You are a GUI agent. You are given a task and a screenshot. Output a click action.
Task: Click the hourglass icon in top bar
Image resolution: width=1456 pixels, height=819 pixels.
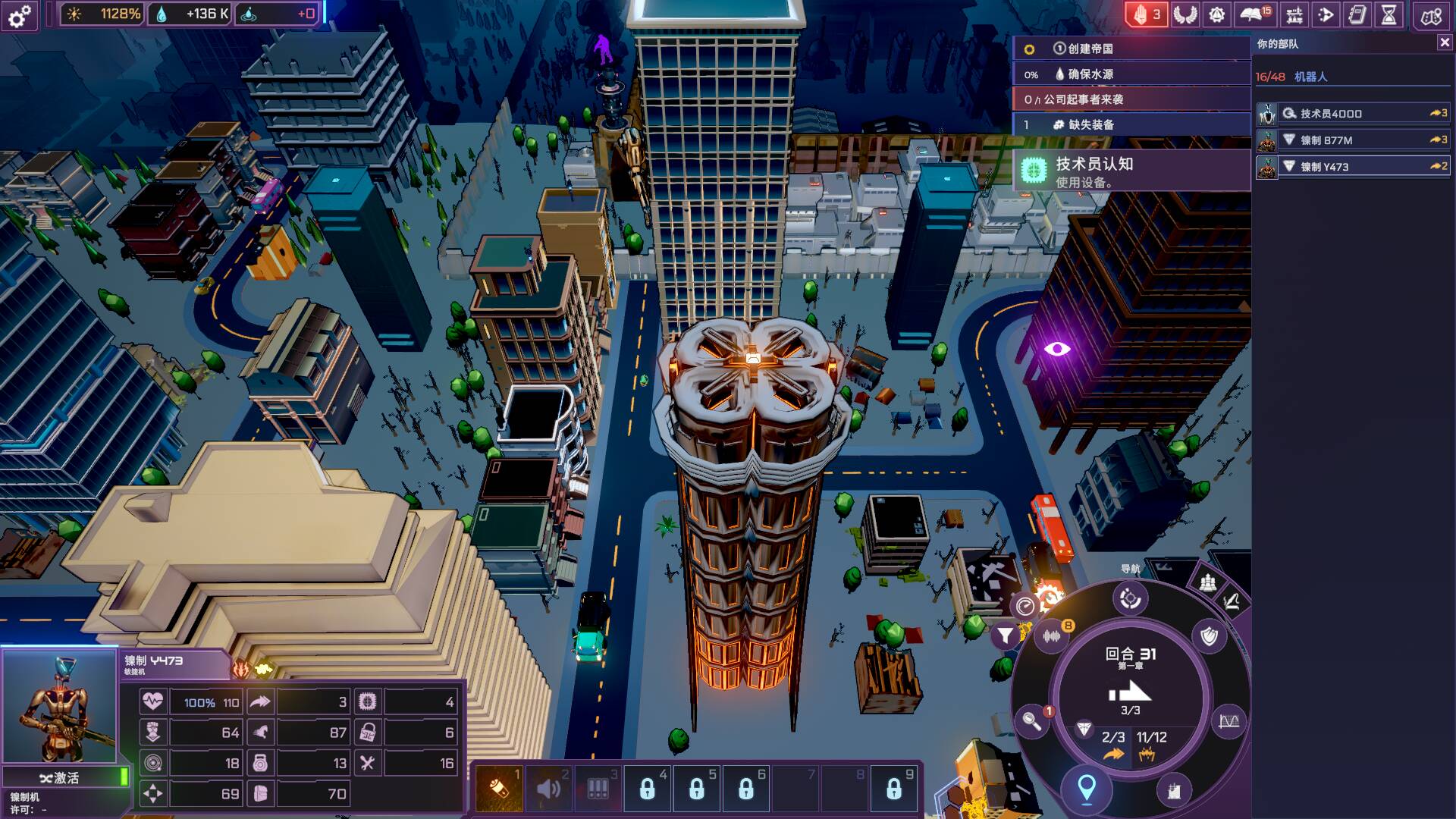tap(1389, 15)
